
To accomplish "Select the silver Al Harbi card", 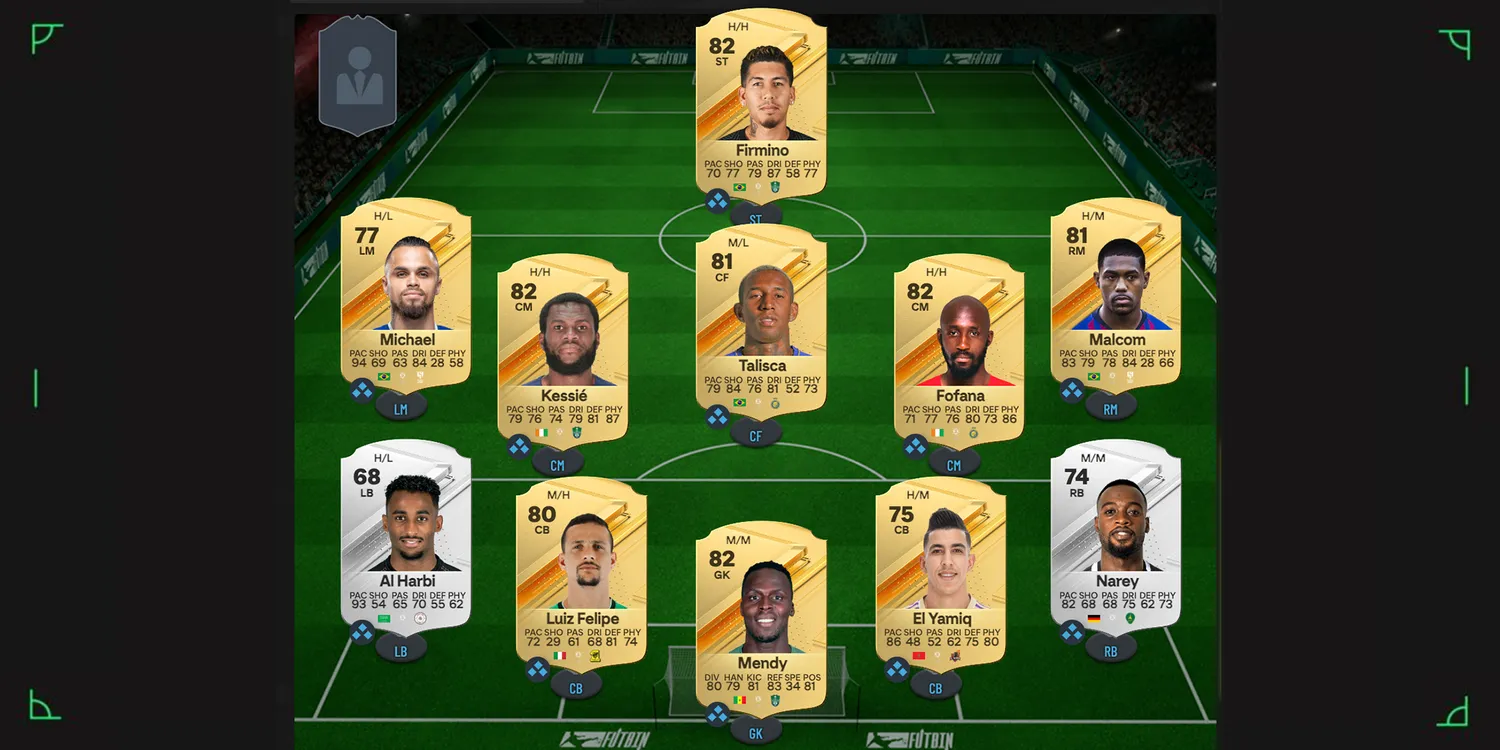I will pos(406,532).
